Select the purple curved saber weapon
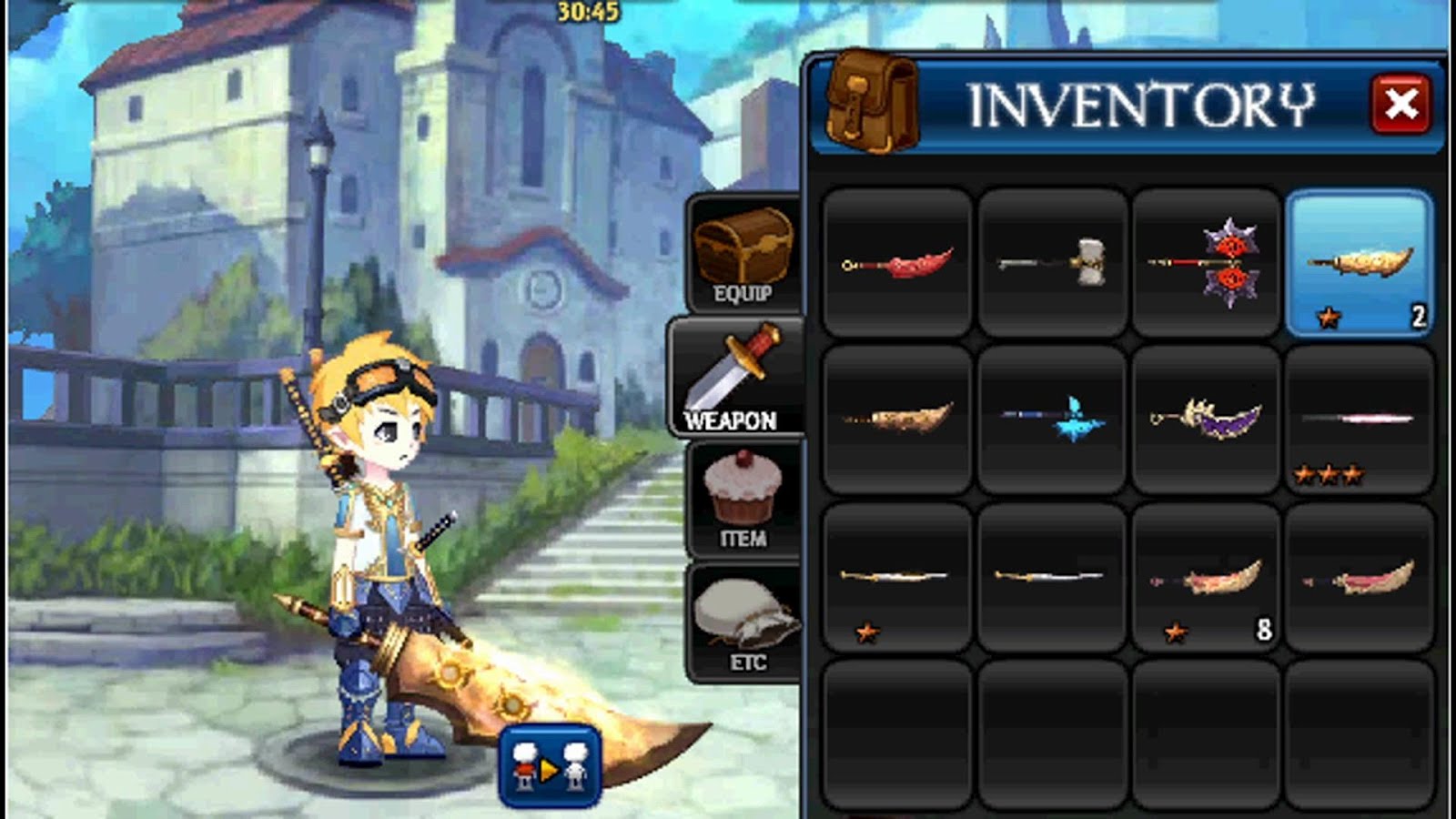The height and width of the screenshot is (819, 1456). pyautogui.click(x=1206, y=419)
